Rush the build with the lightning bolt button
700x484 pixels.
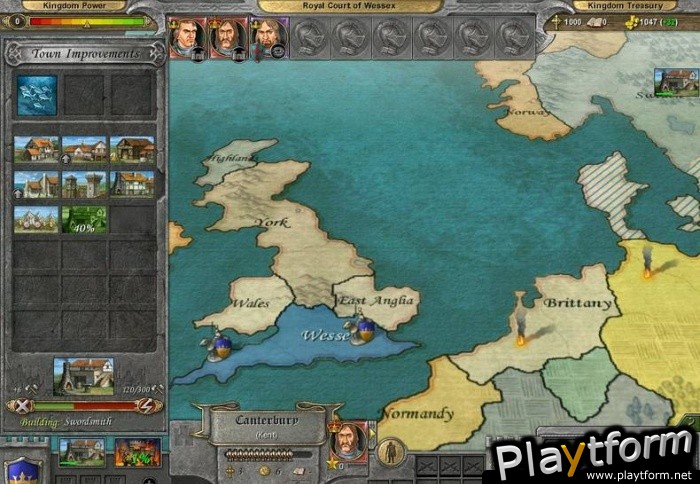[145, 406]
